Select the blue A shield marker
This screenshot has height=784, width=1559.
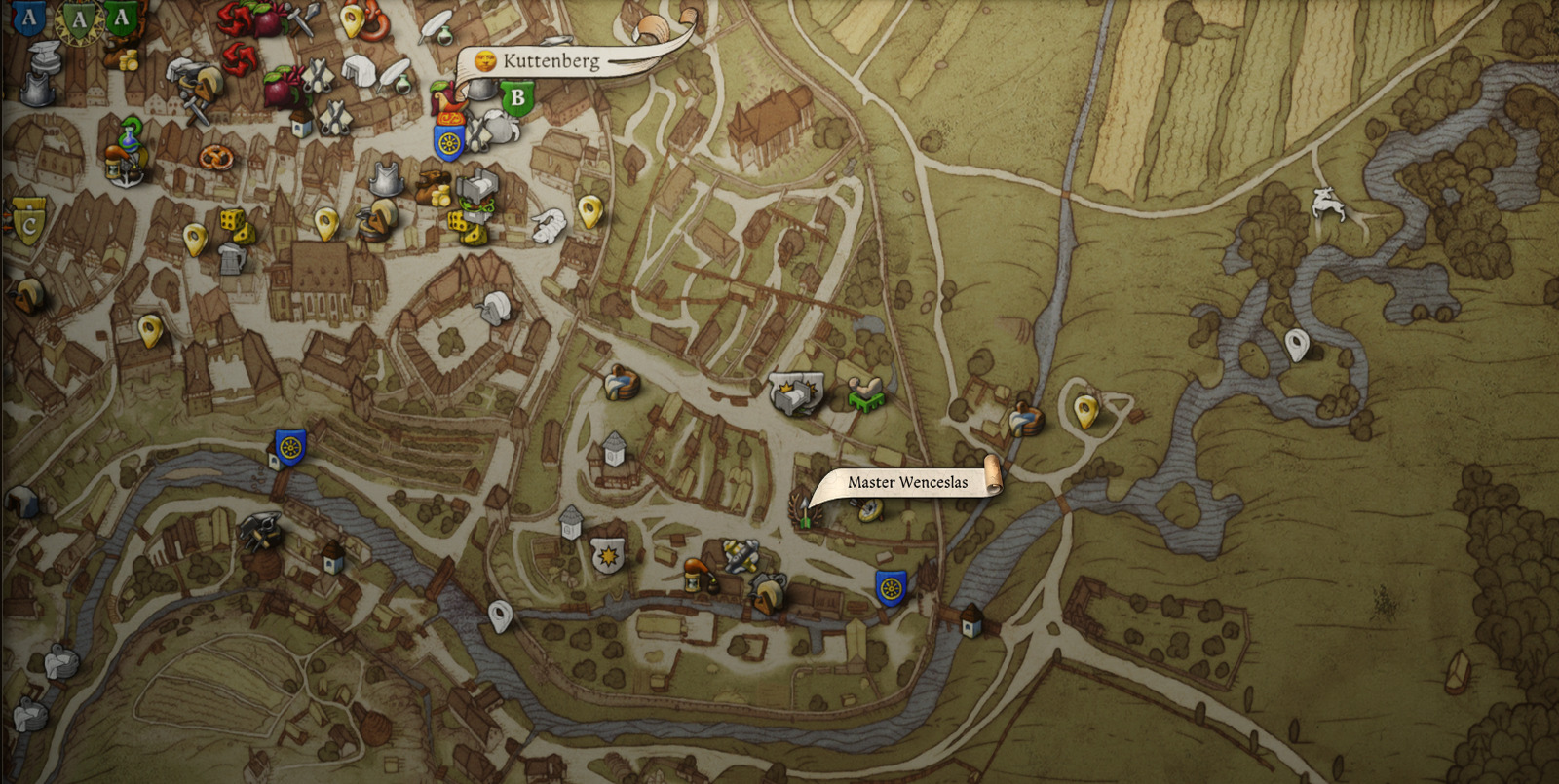coord(28,16)
